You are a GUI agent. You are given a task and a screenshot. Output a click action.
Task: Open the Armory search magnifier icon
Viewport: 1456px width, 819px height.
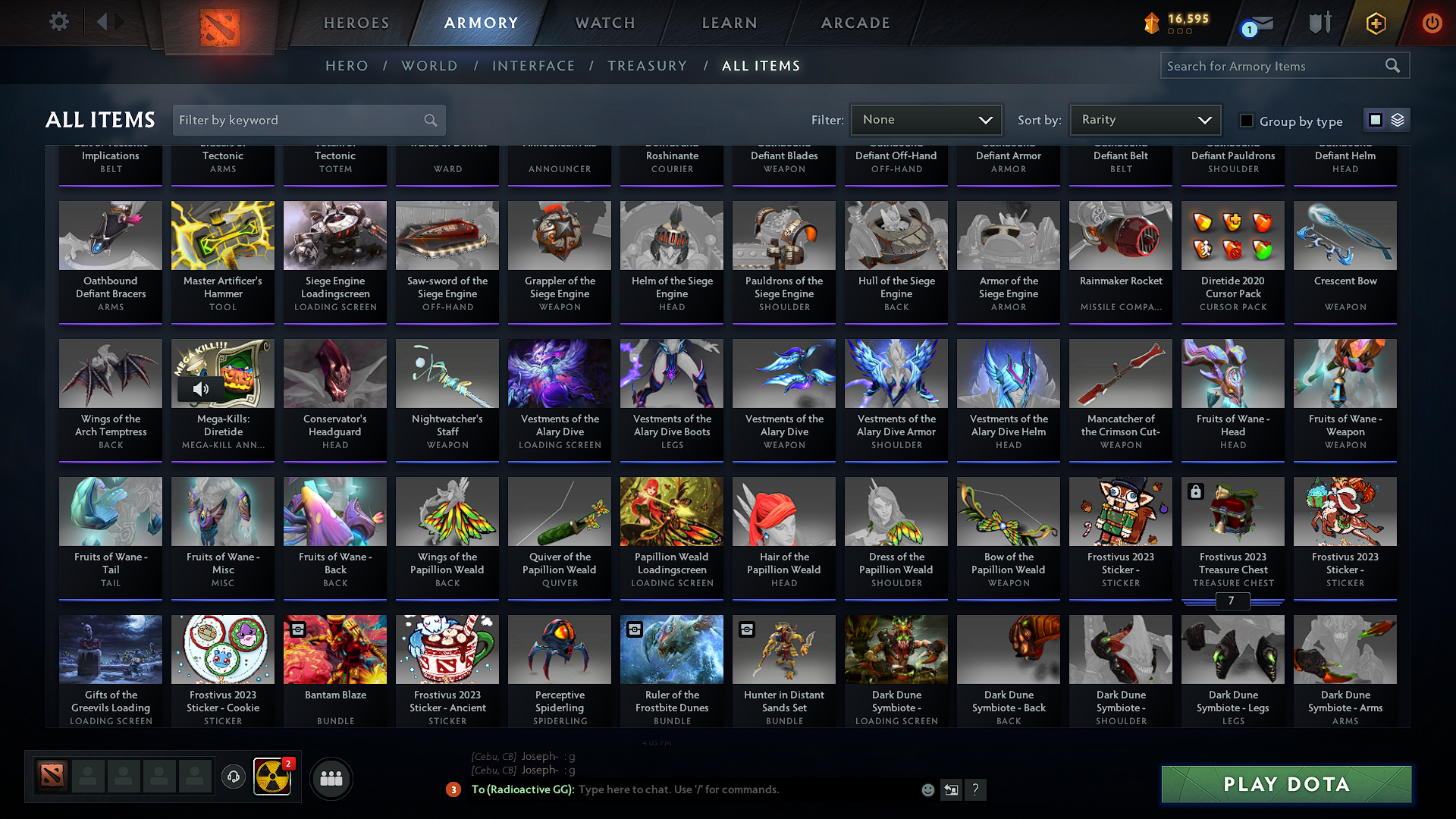(x=1393, y=65)
